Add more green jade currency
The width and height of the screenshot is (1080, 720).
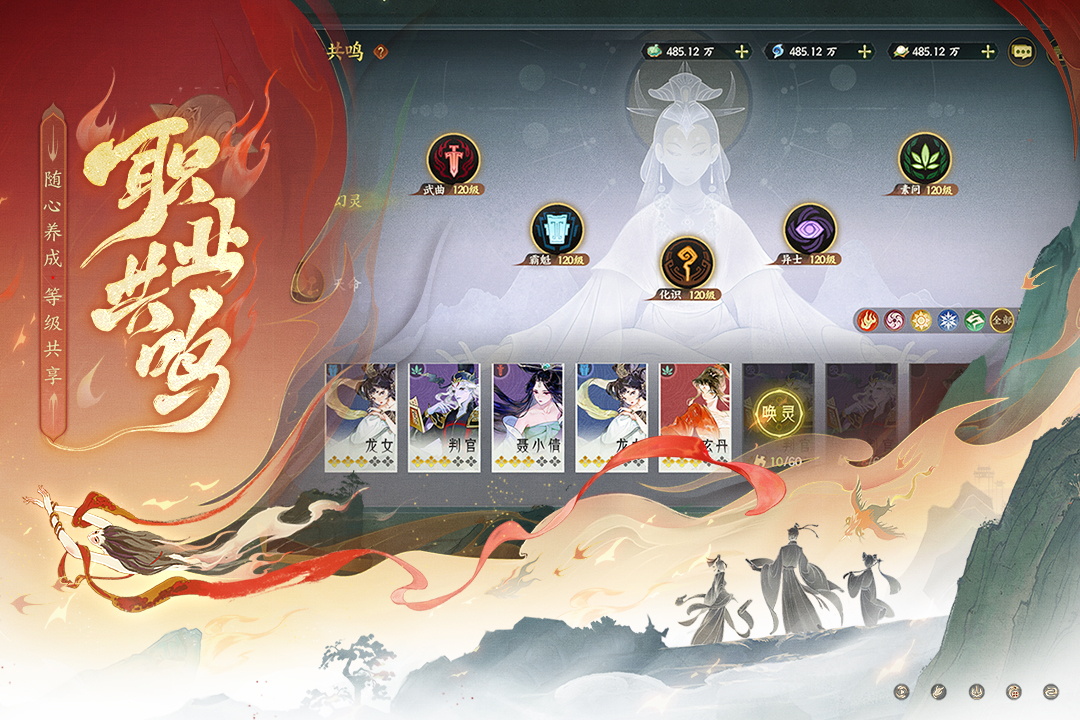pos(741,51)
